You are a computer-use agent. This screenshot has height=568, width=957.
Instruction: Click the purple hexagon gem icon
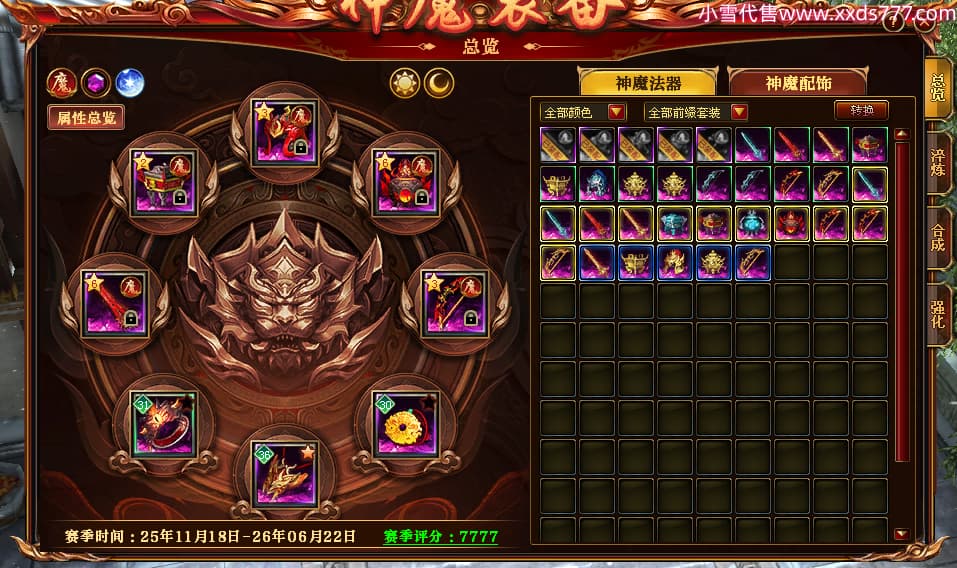pos(95,82)
